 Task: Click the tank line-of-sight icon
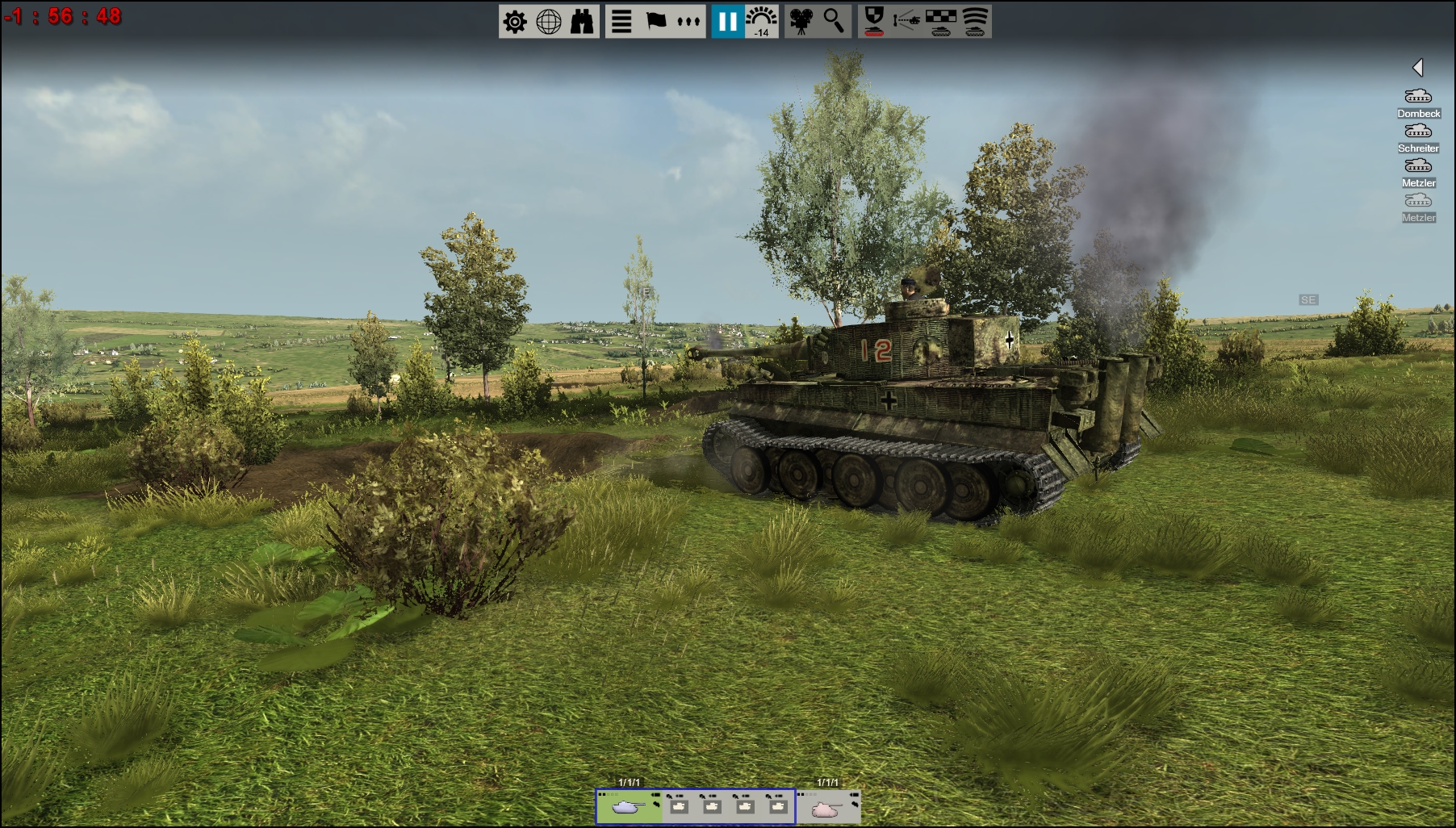907,22
